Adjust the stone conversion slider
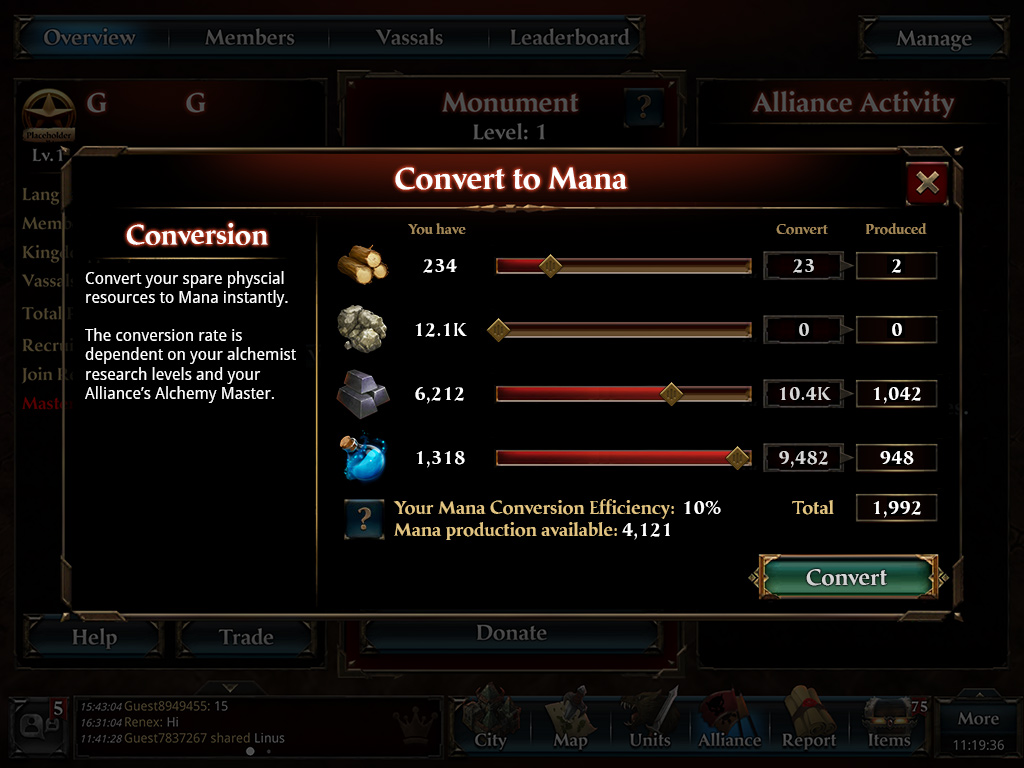Image resolution: width=1024 pixels, height=768 pixels. (x=498, y=330)
